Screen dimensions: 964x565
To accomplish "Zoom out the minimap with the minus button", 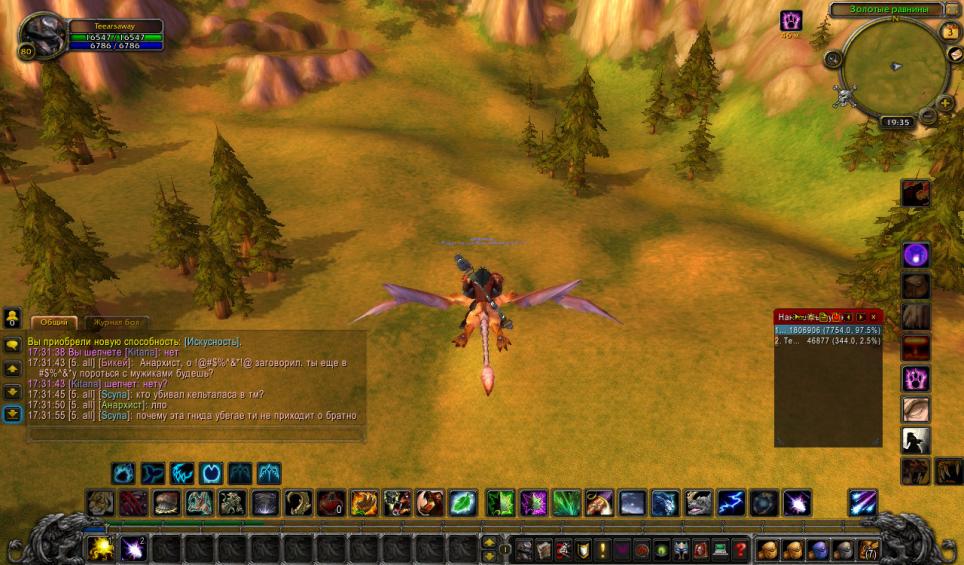I will click(929, 116).
